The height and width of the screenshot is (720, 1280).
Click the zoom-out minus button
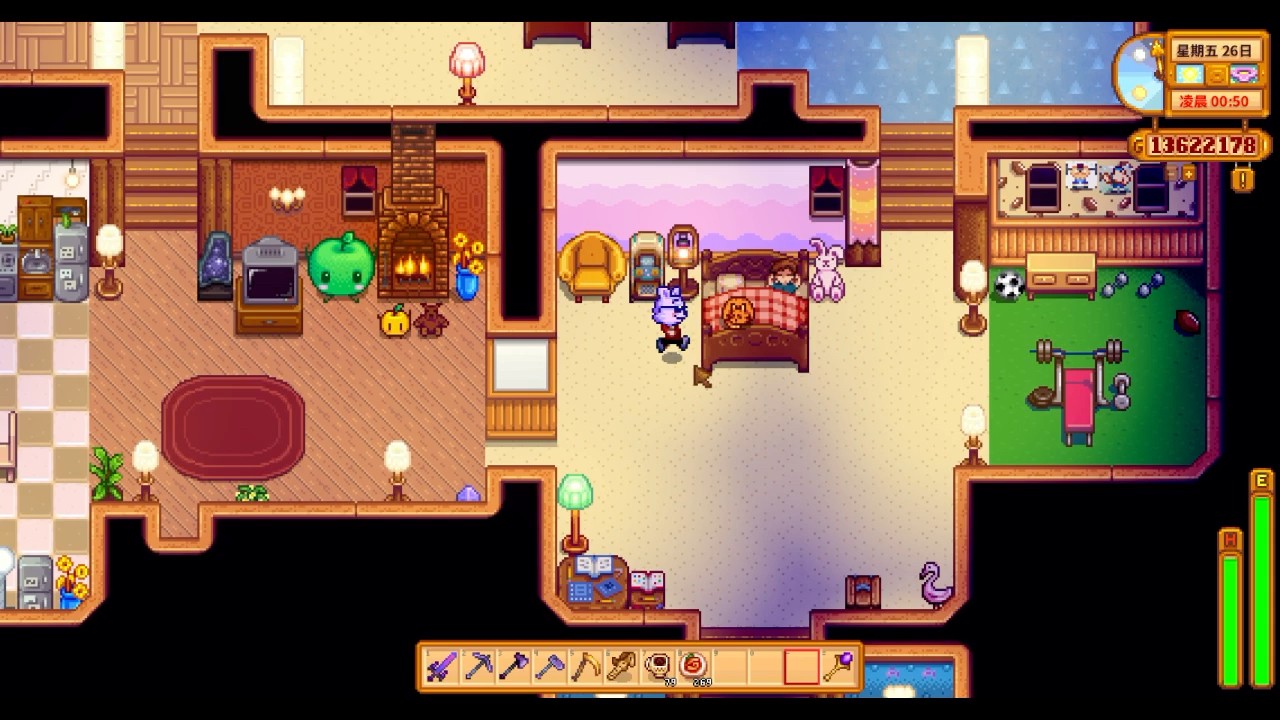pyautogui.click(x=1171, y=173)
